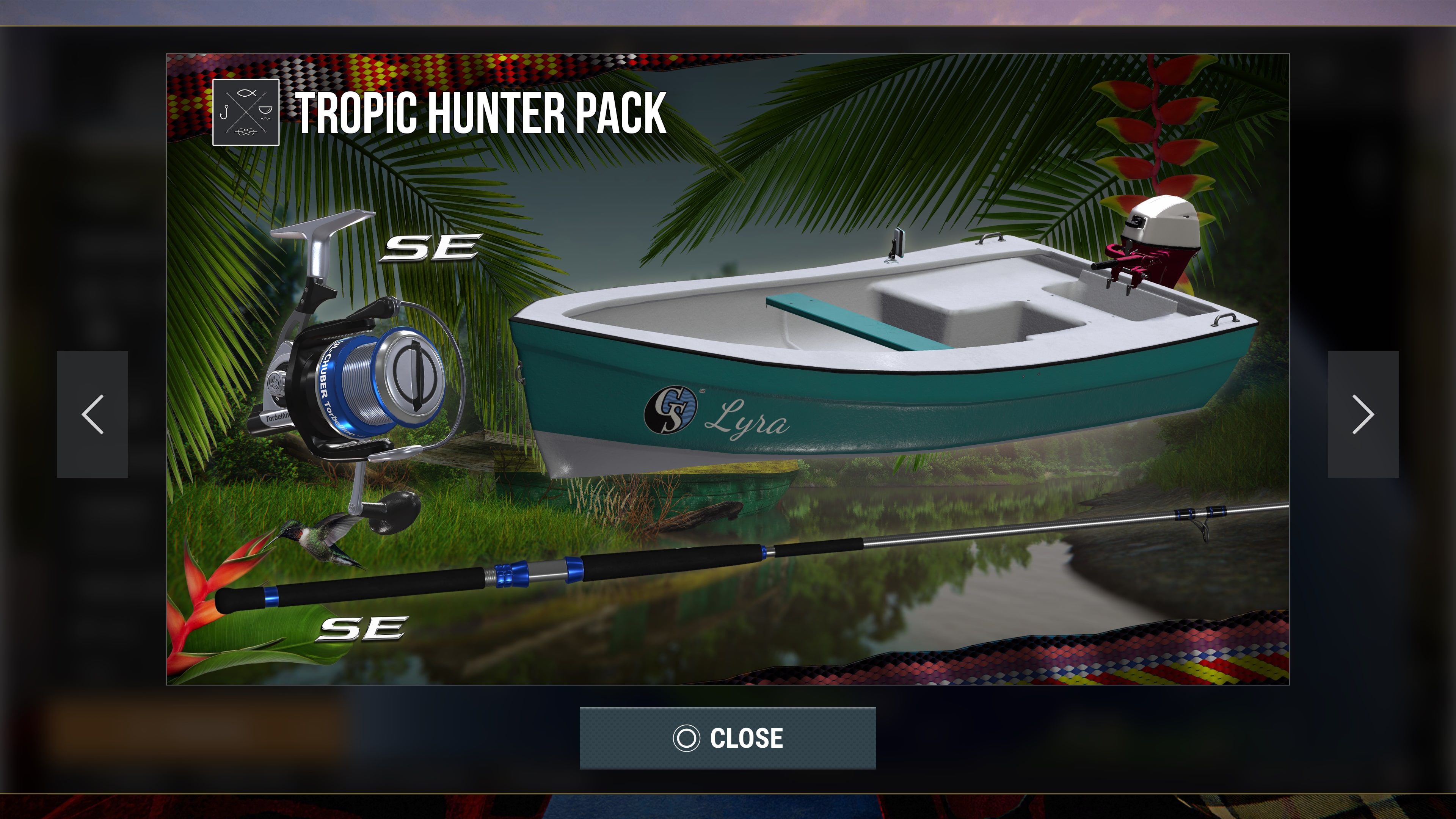
Task: Go to the previous pack image
Action: 93,414
